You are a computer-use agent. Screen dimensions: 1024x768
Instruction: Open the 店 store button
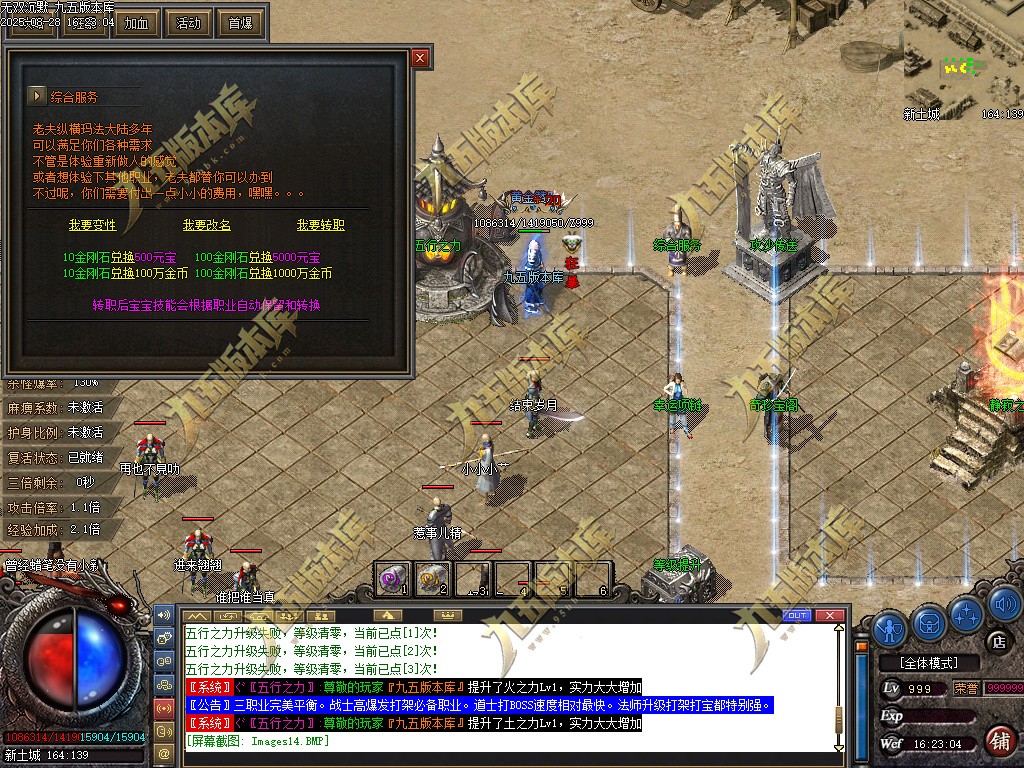click(x=997, y=641)
